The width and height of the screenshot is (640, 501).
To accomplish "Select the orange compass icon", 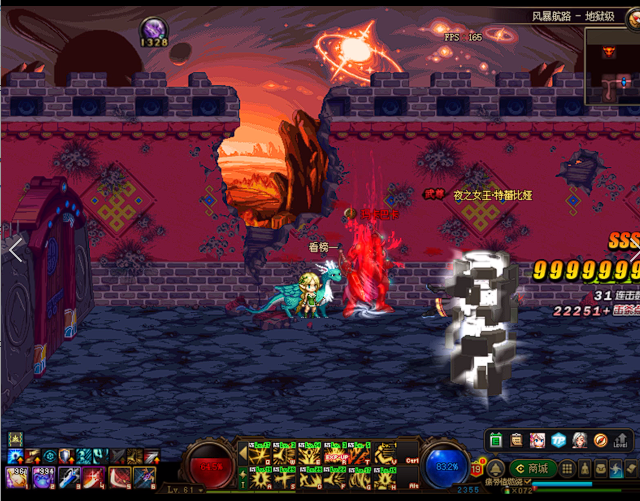I will tap(600, 440).
